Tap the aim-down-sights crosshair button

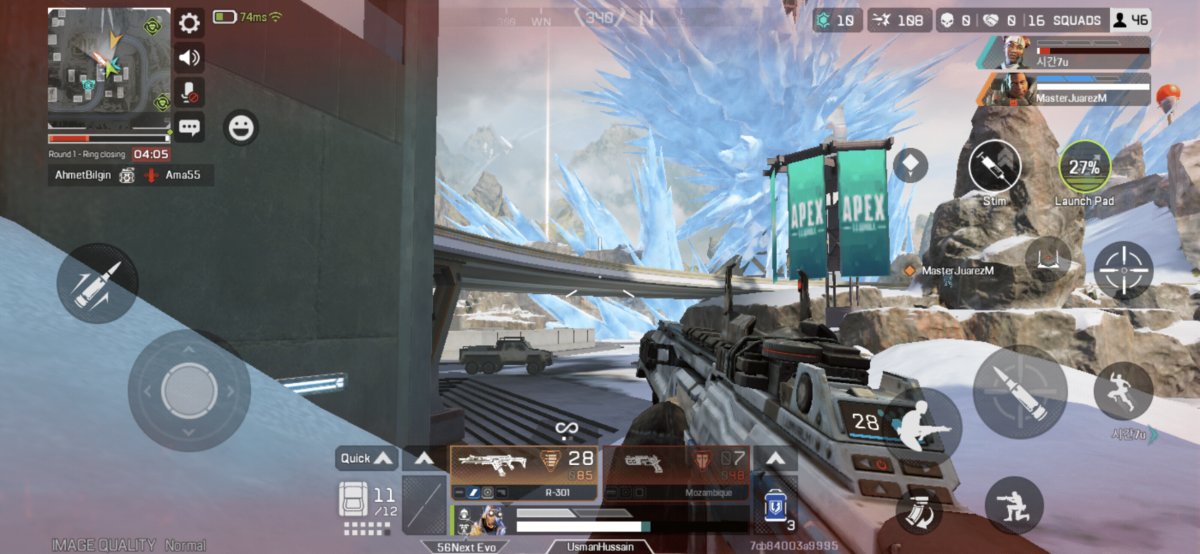coord(1123,270)
